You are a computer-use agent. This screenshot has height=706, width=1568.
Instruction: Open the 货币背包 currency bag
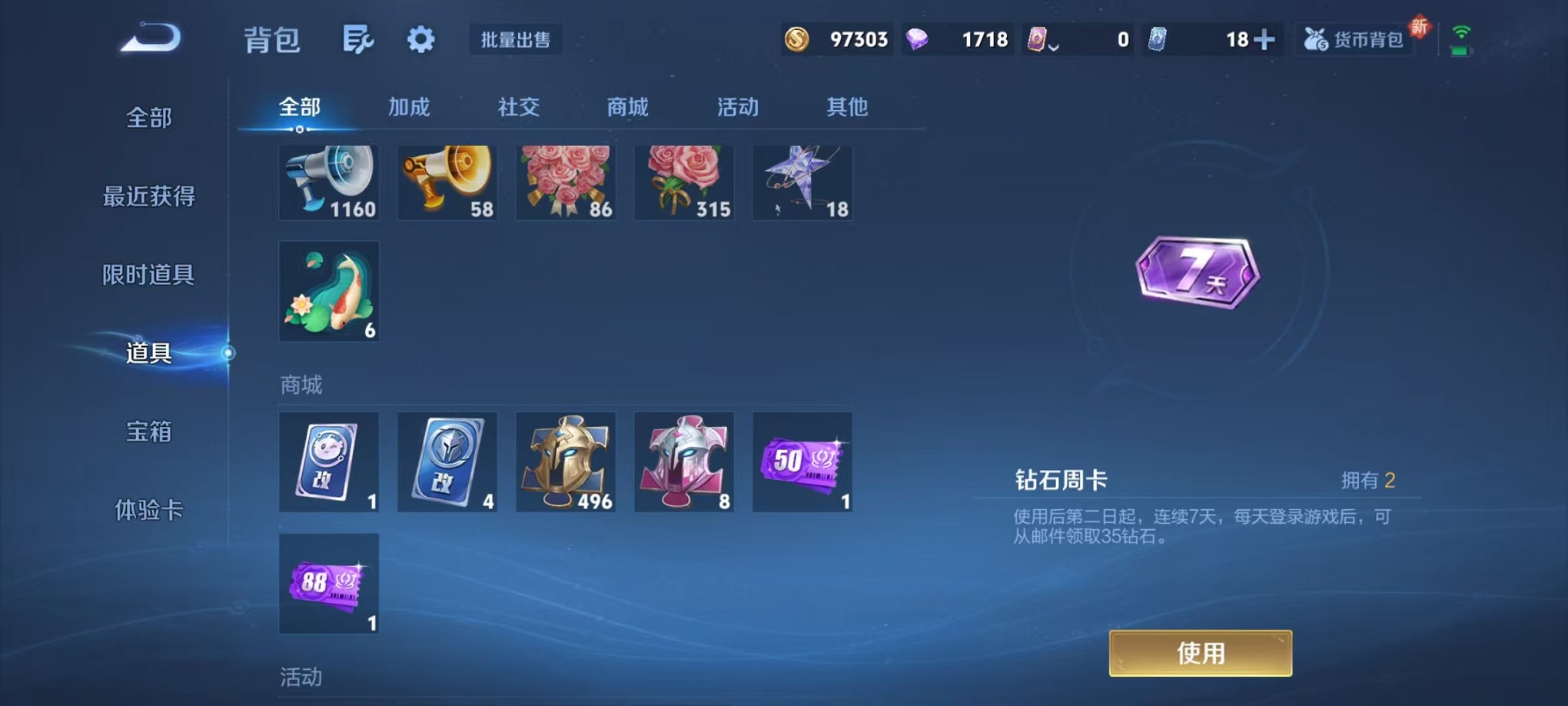[x=1355, y=38]
